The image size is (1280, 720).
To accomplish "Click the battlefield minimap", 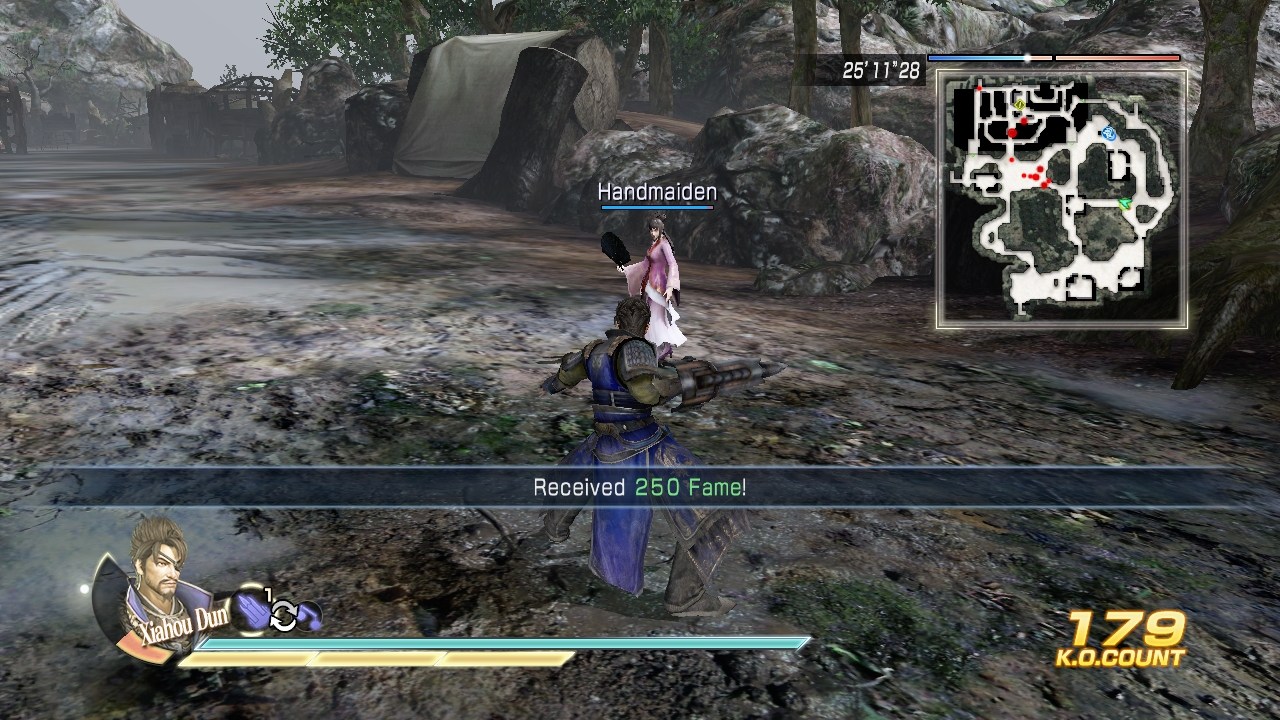I will click(x=1062, y=198).
